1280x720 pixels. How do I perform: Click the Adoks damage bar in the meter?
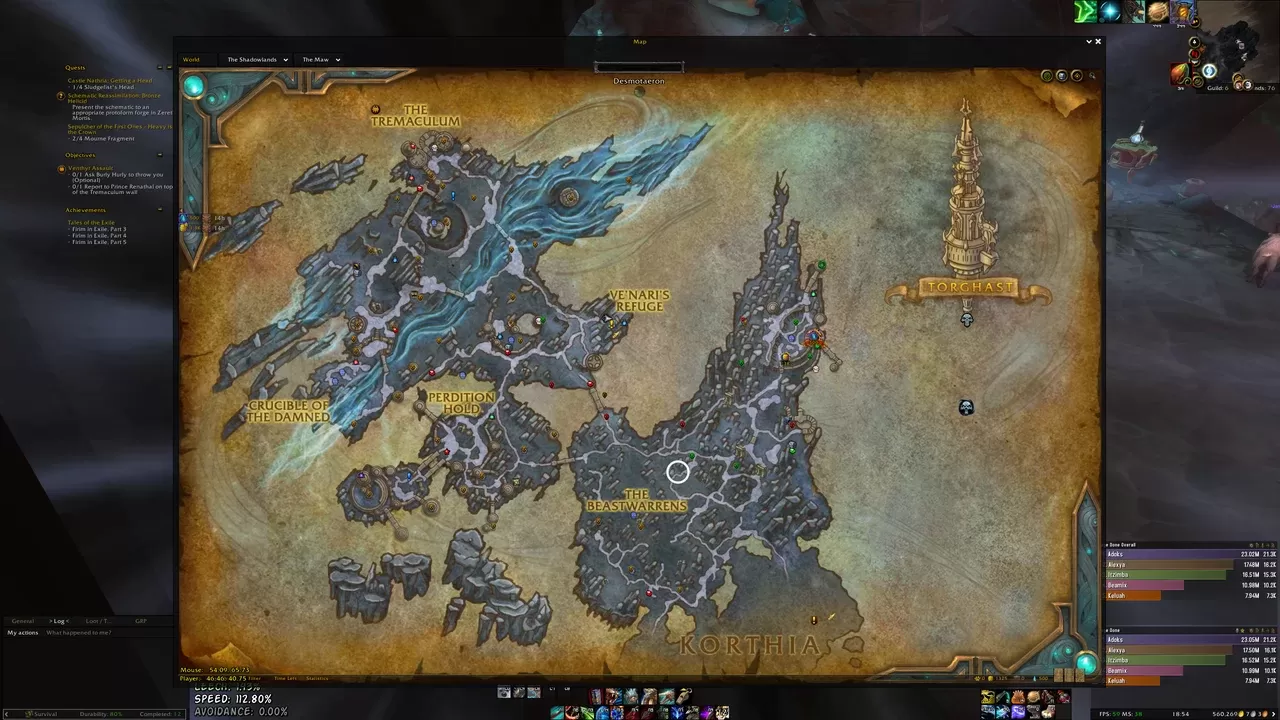pos(1180,552)
